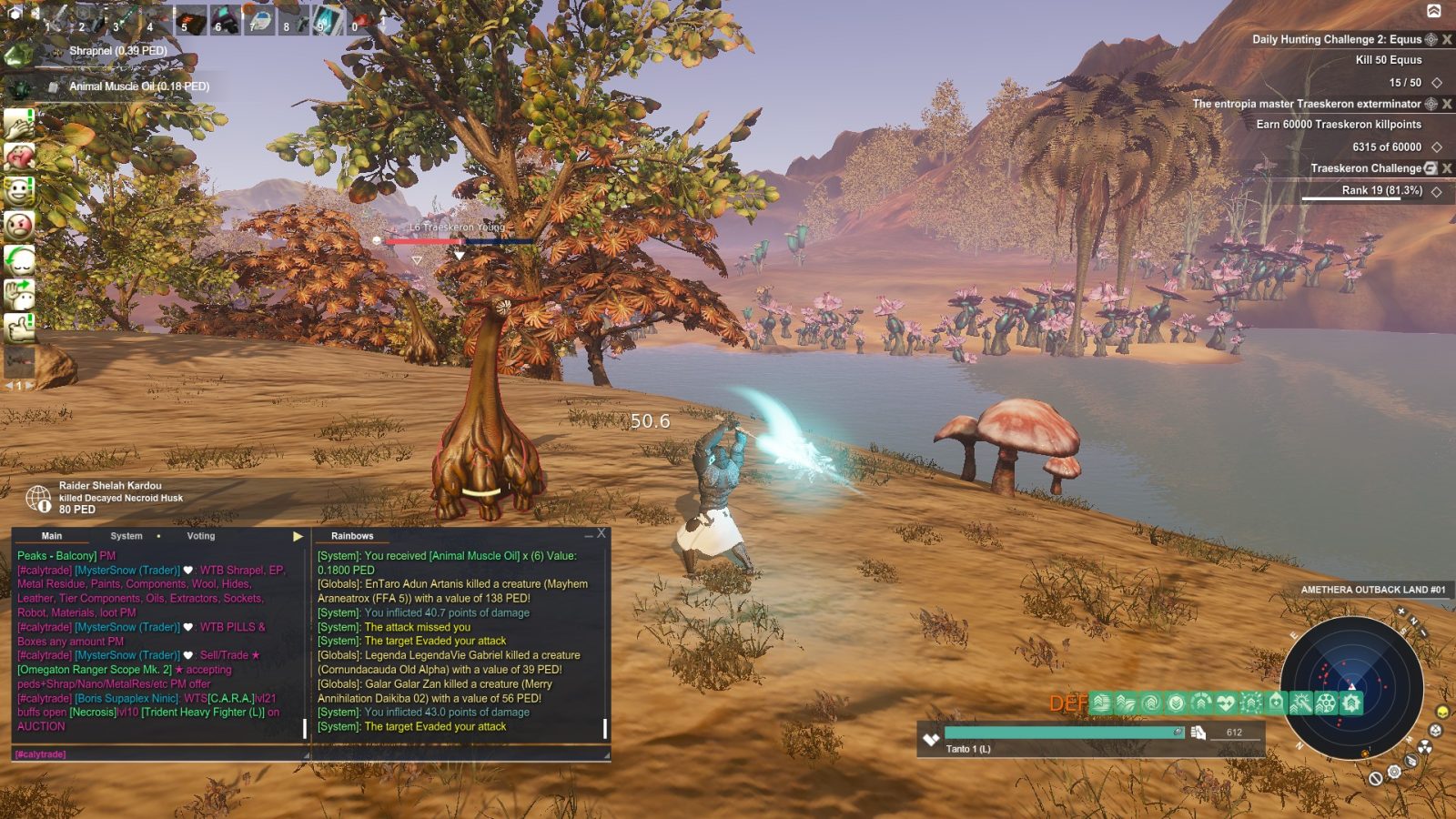The height and width of the screenshot is (819, 1456).
Task: Select hotbar slot 5 armor item
Action: (190, 20)
